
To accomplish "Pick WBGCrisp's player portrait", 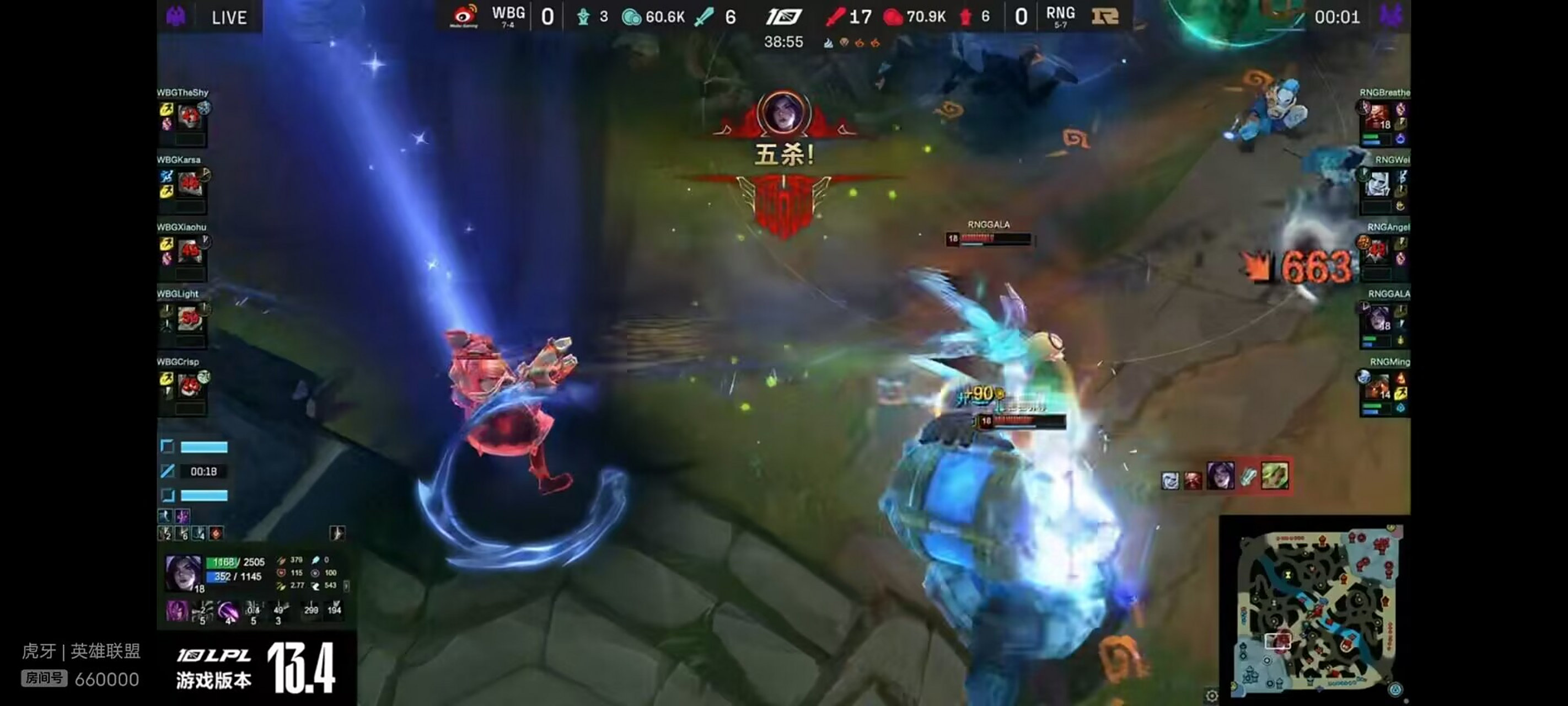I will (x=189, y=384).
